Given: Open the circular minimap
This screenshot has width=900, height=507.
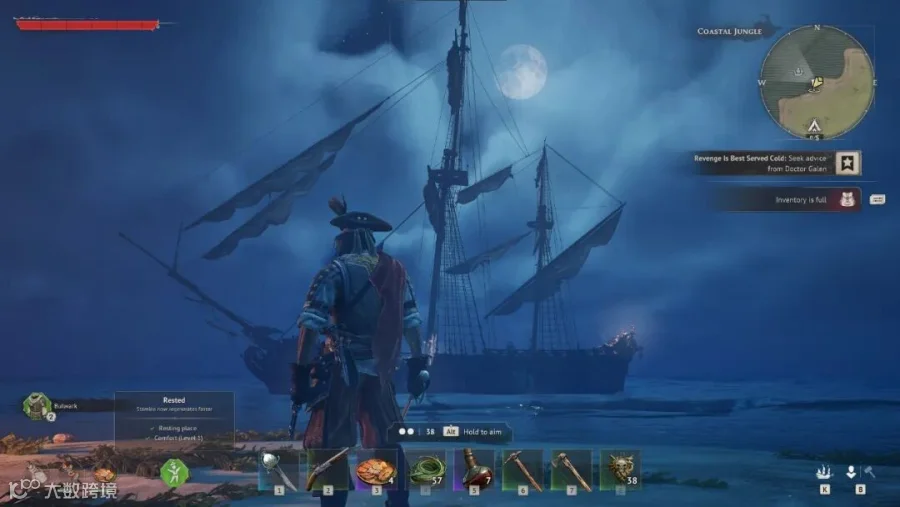Looking at the screenshot, I should coord(817,82).
